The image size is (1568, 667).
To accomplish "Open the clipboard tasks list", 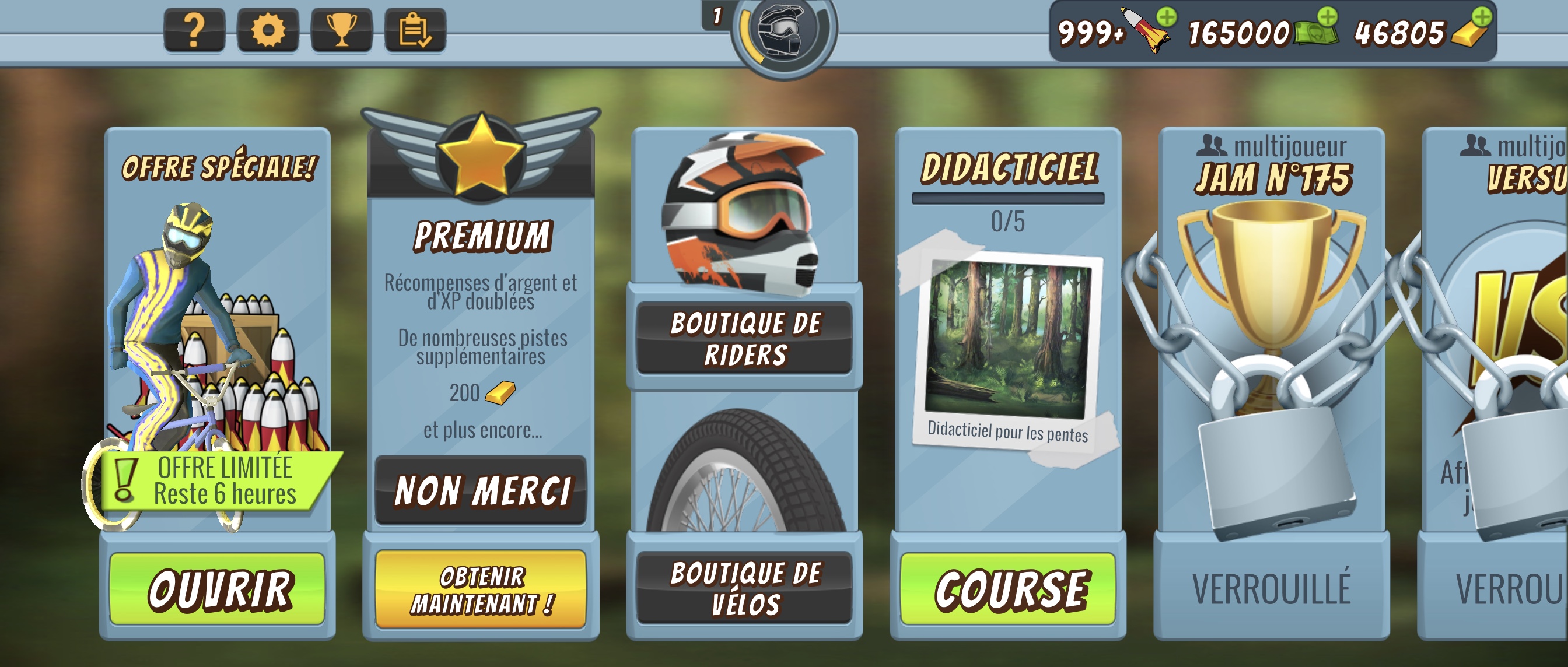I will coord(415,30).
